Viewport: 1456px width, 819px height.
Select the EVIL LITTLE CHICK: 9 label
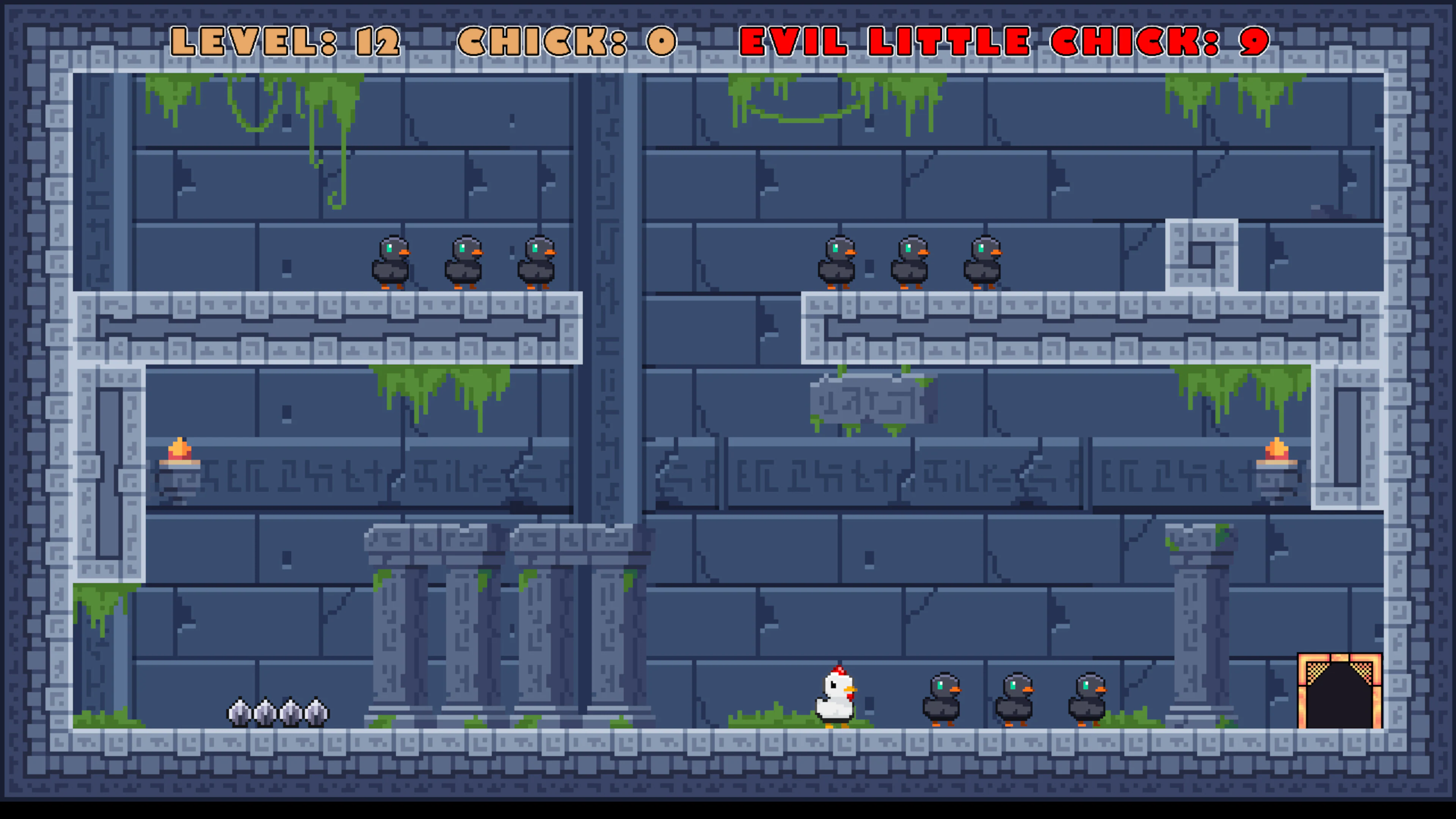click(1003, 41)
